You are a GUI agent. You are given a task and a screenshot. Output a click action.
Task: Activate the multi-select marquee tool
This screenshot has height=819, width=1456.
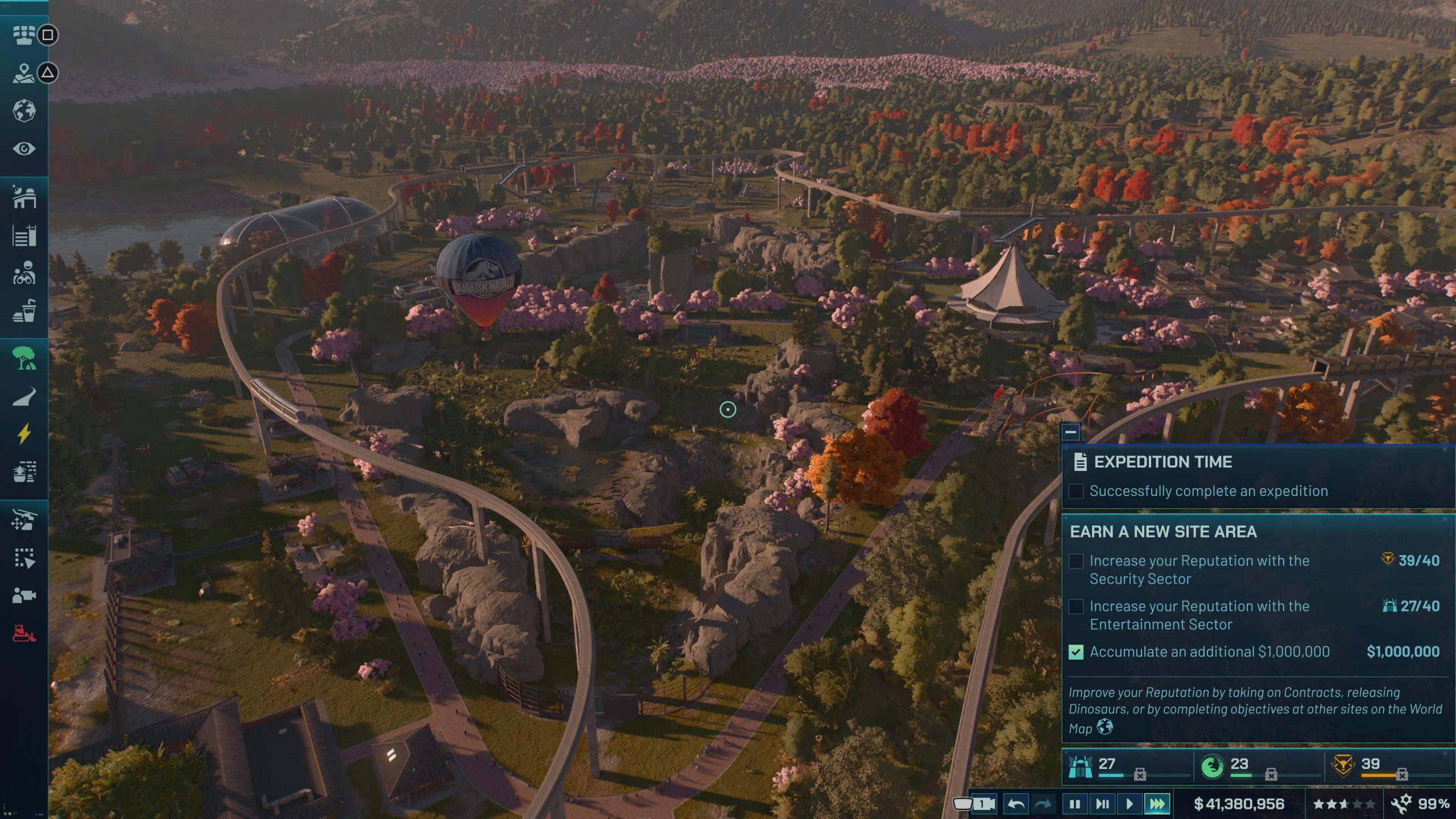(x=24, y=558)
